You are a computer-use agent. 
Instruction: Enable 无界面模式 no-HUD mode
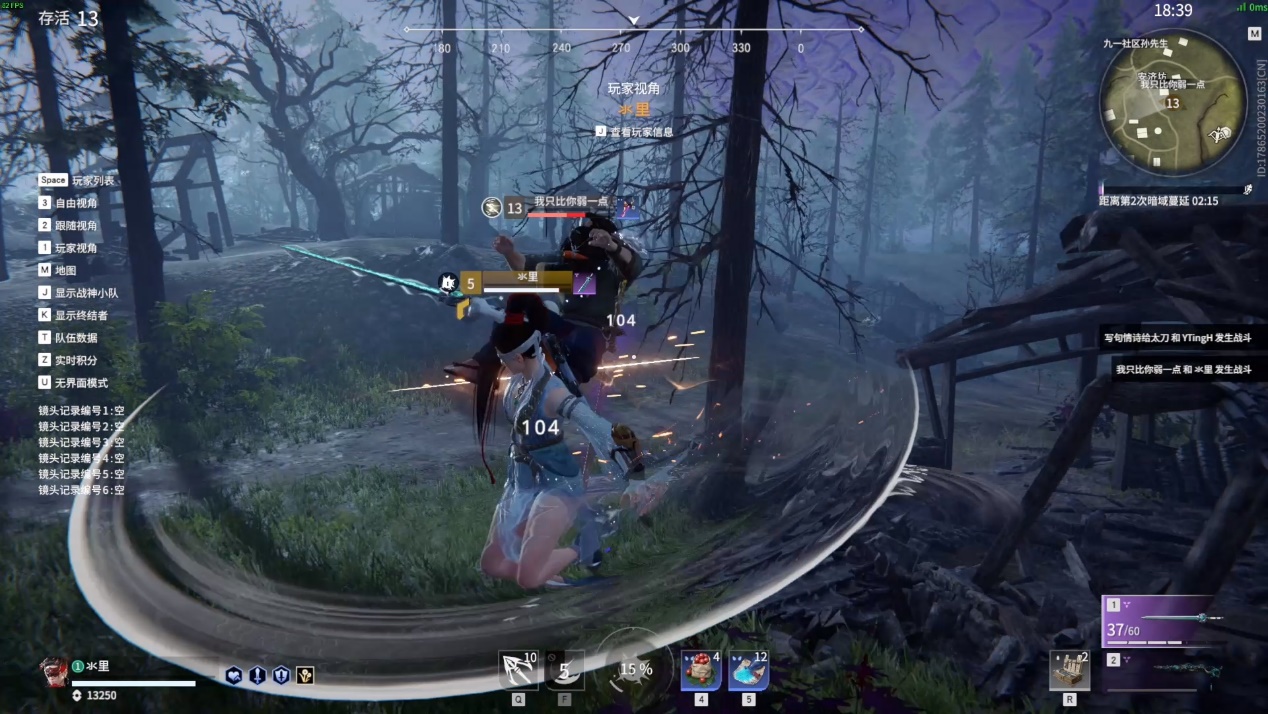point(81,383)
